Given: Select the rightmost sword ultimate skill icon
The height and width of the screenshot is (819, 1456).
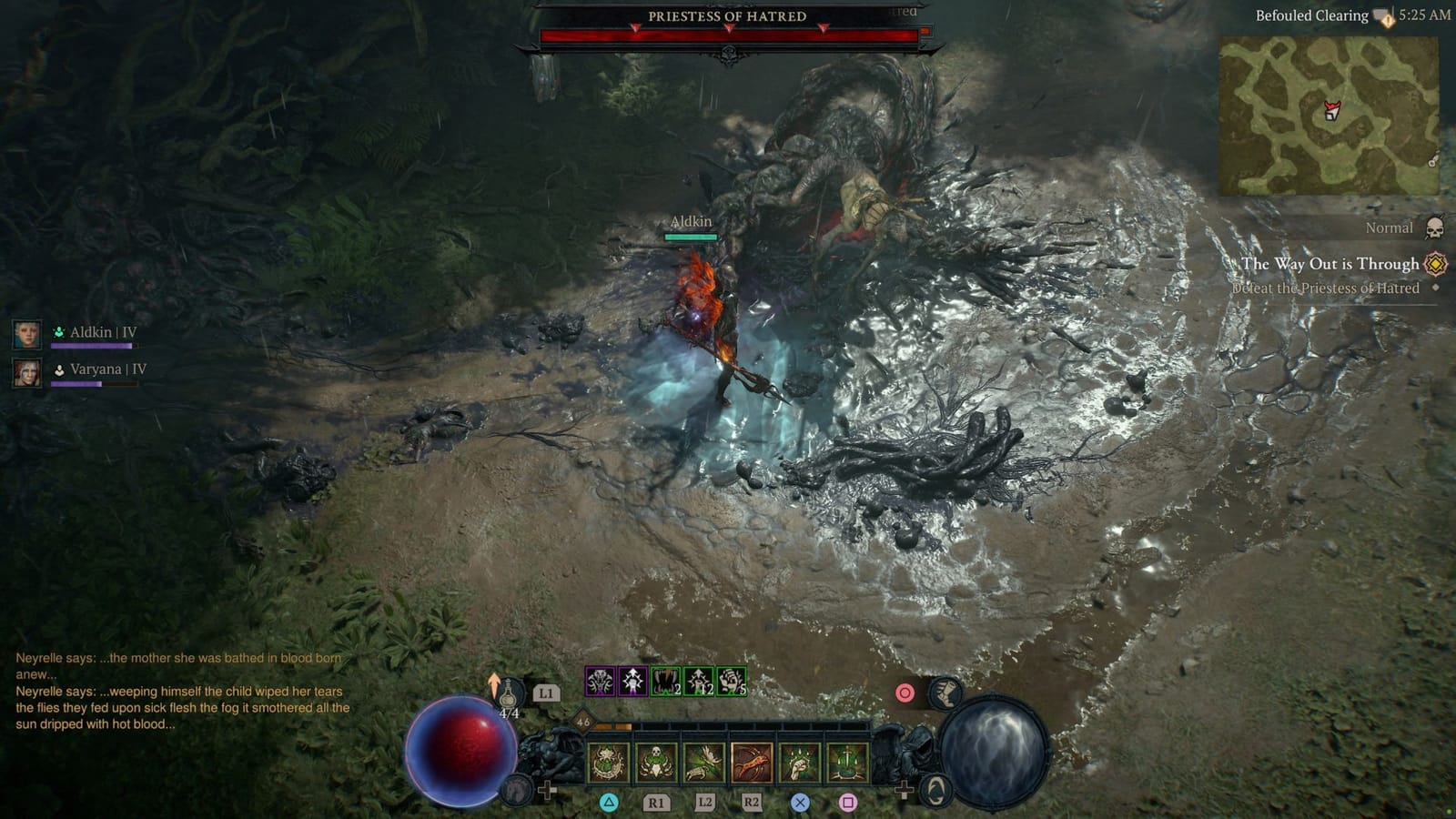Looking at the screenshot, I should click(846, 763).
